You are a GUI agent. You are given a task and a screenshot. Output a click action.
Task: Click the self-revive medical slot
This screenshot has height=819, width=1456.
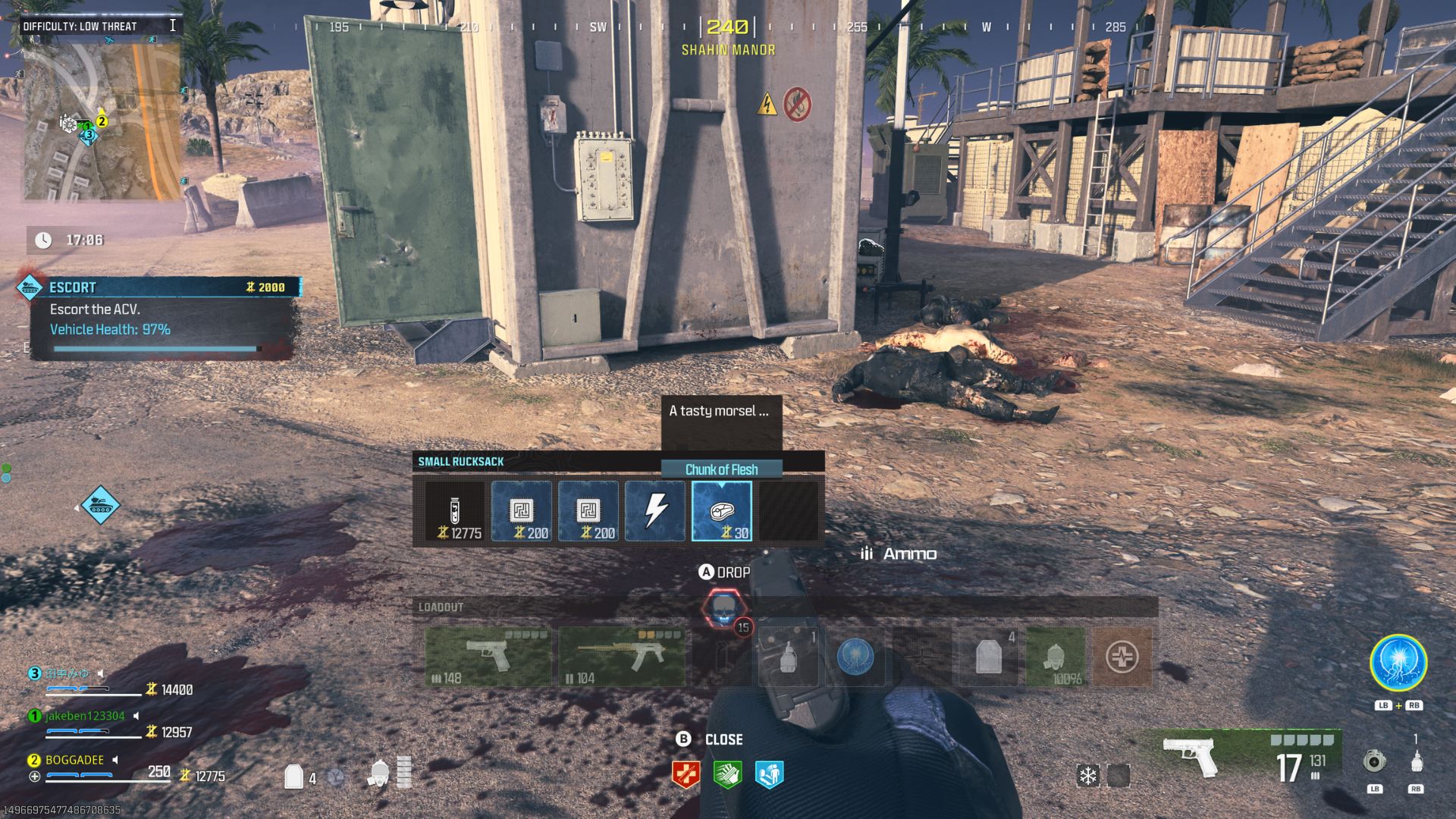pos(1123,657)
